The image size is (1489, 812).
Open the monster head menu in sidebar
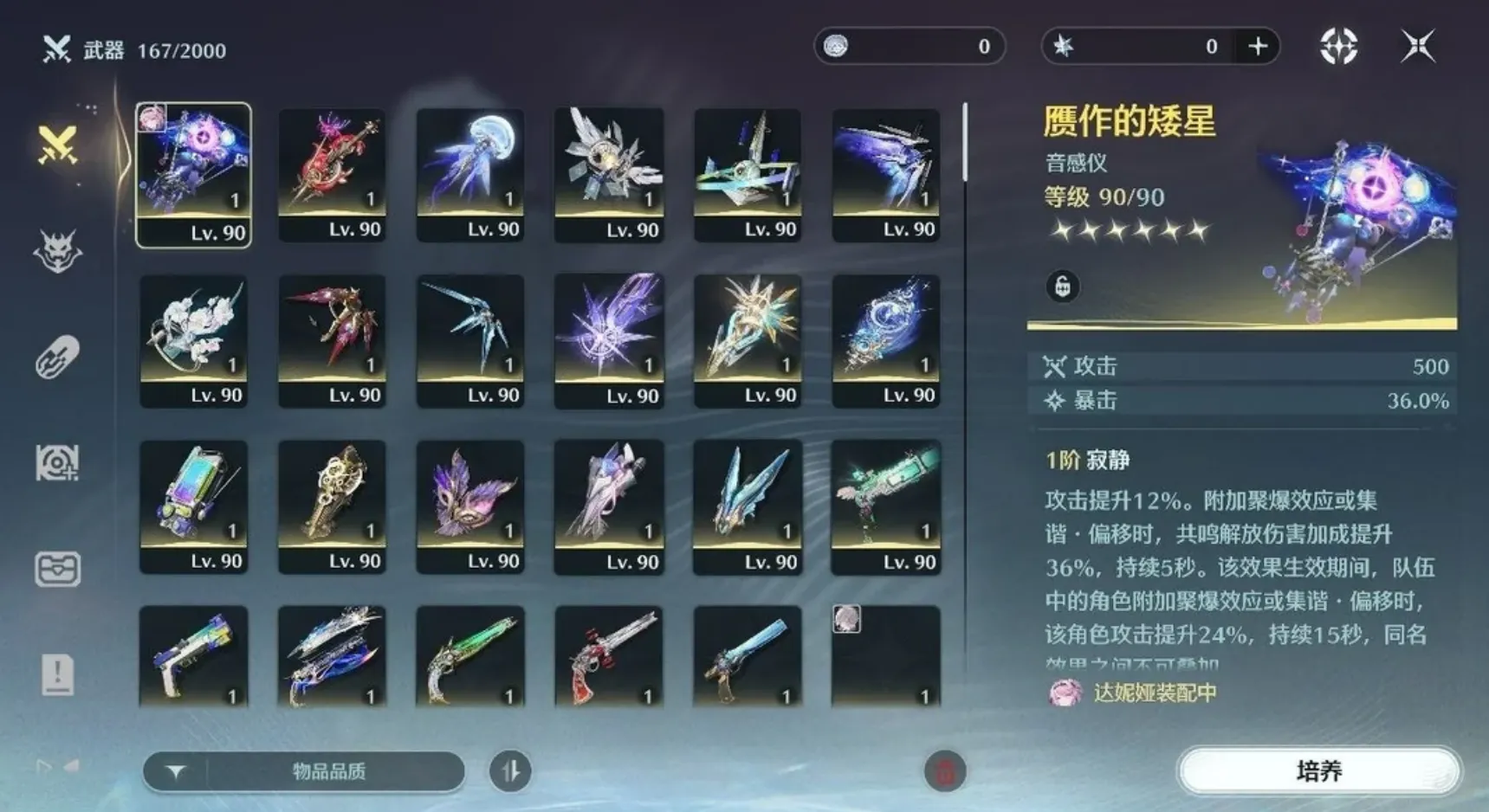pyautogui.click(x=55, y=248)
